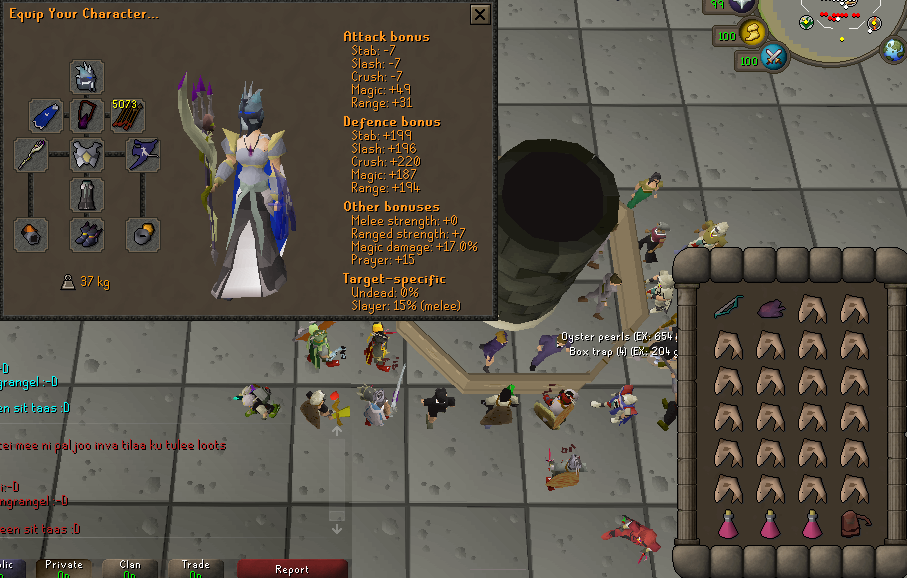The height and width of the screenshot is (578, 907).
Task: Activate the special attack crossed swords orb
Action: (774, 59)
